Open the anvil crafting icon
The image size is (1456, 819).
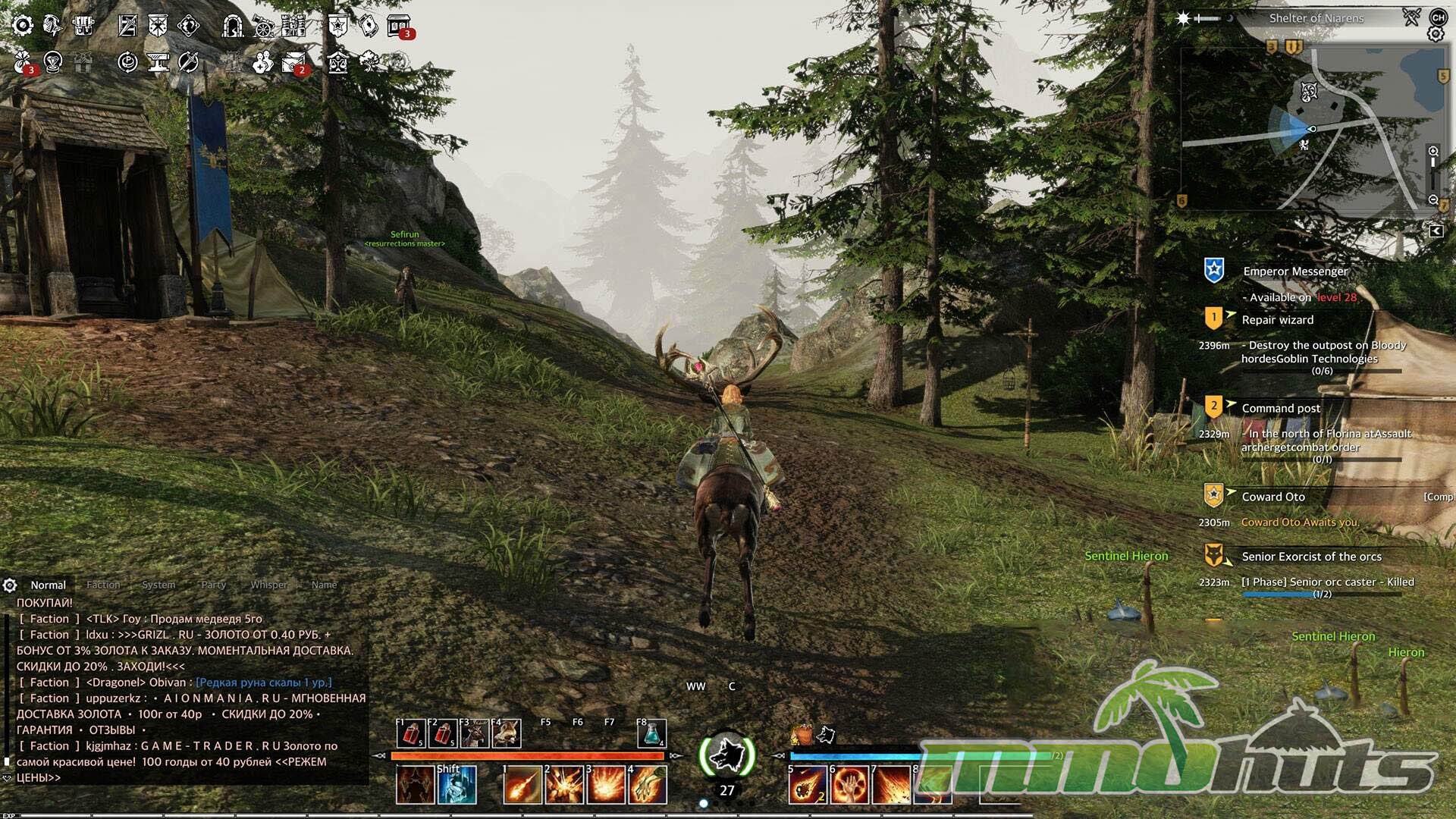point(158,62)
